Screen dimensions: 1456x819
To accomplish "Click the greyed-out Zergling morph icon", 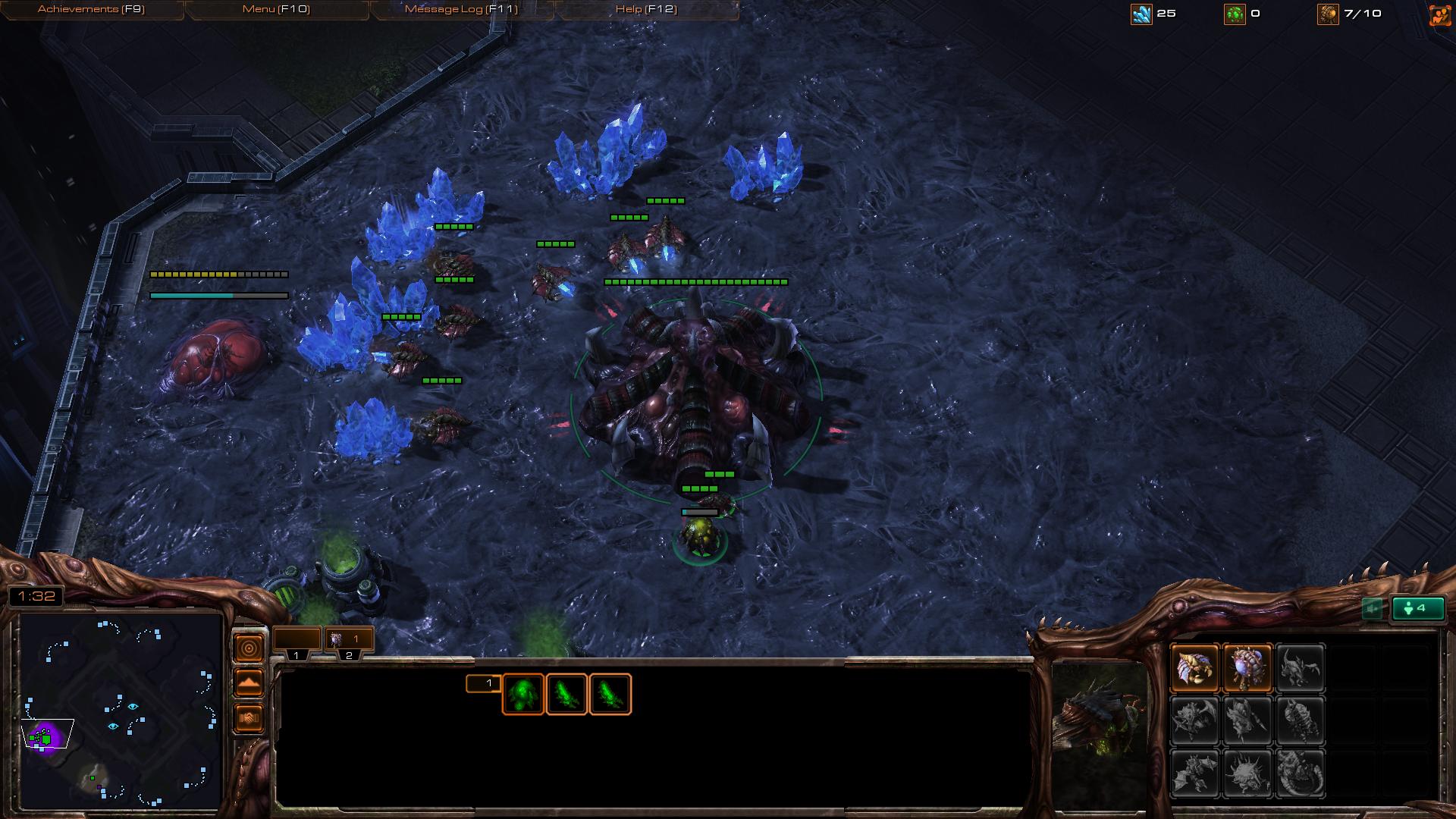I will pos(1300,668).
